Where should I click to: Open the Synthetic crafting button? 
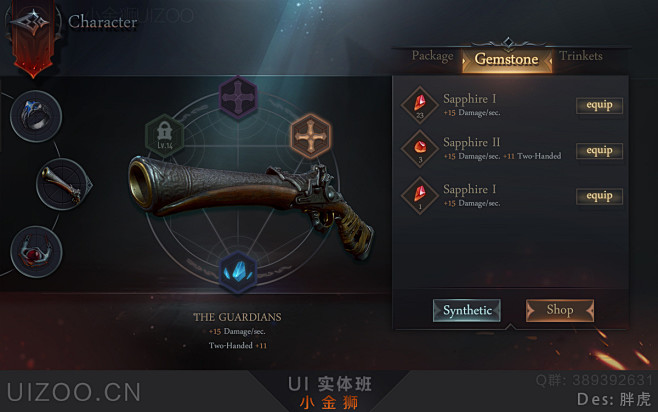pyautogui.click(x=467, y=310)
